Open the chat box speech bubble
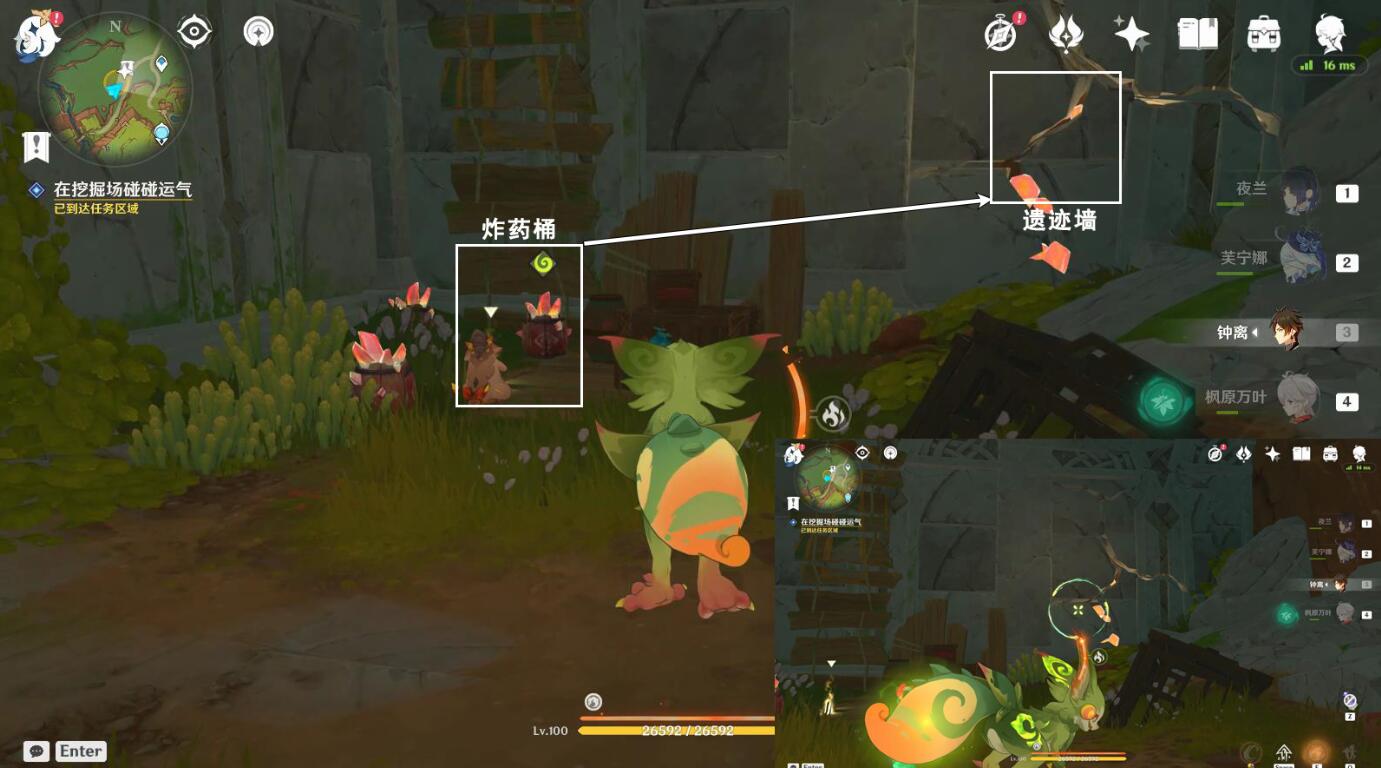The image size is (1381, 768). click(x=37, y=751)
